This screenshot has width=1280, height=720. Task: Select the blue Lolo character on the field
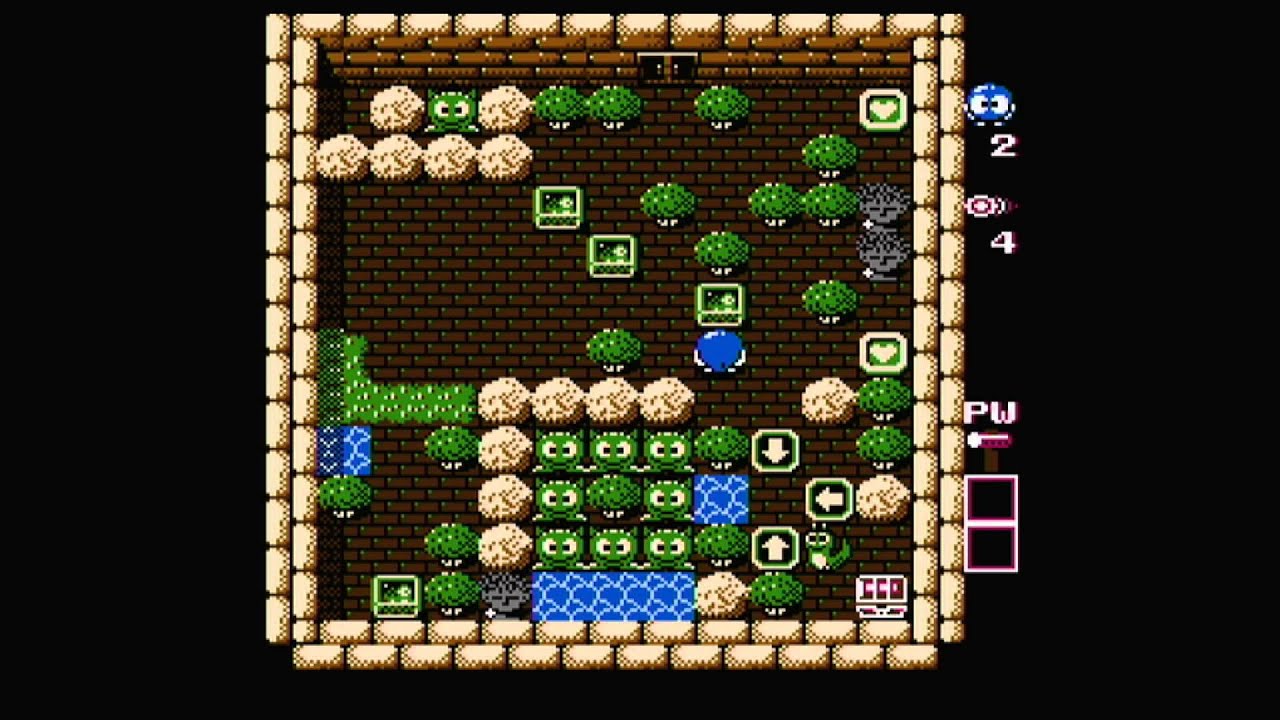coord(720,352)
